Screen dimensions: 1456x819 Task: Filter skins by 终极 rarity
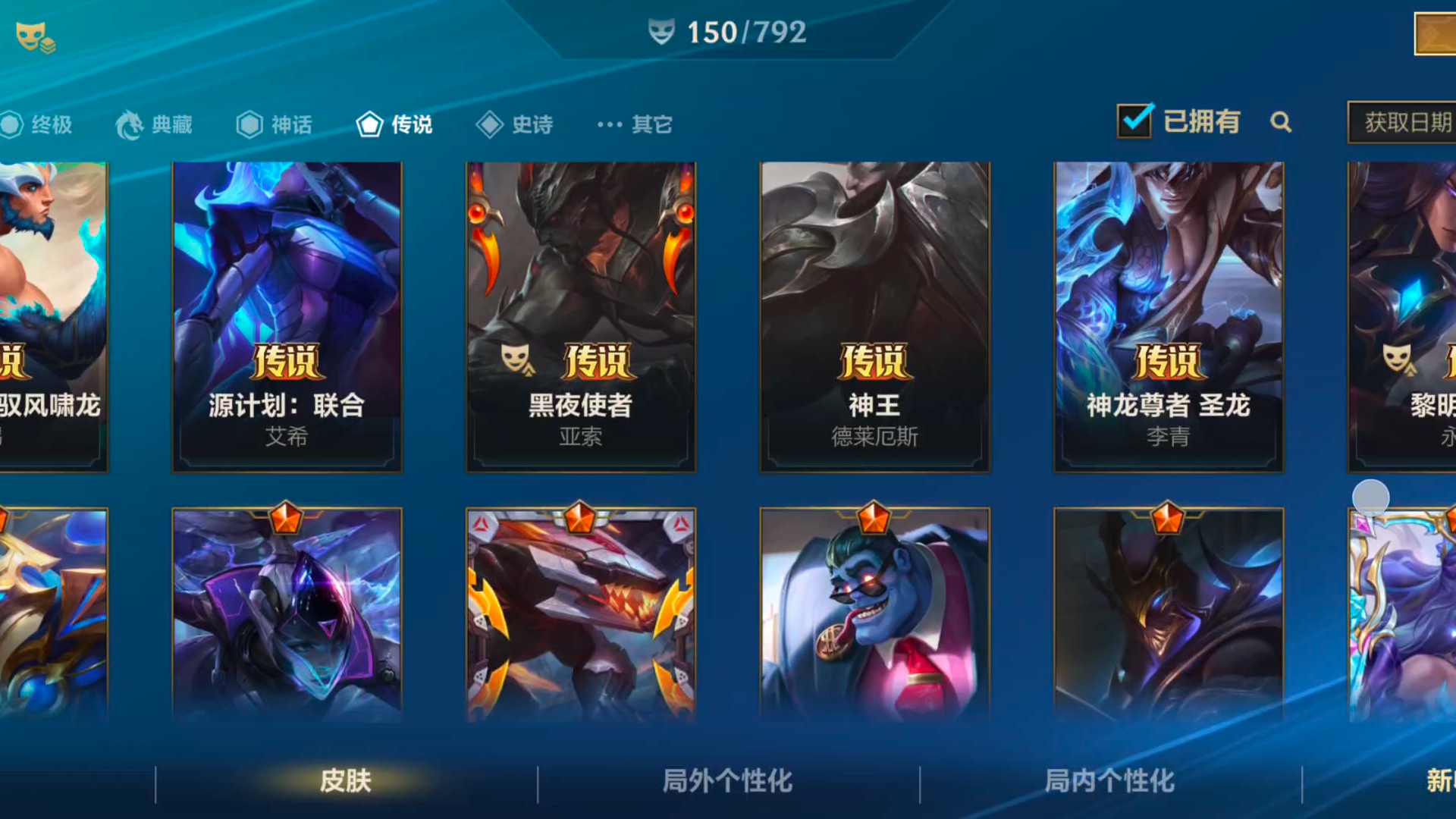coord(38,124)
